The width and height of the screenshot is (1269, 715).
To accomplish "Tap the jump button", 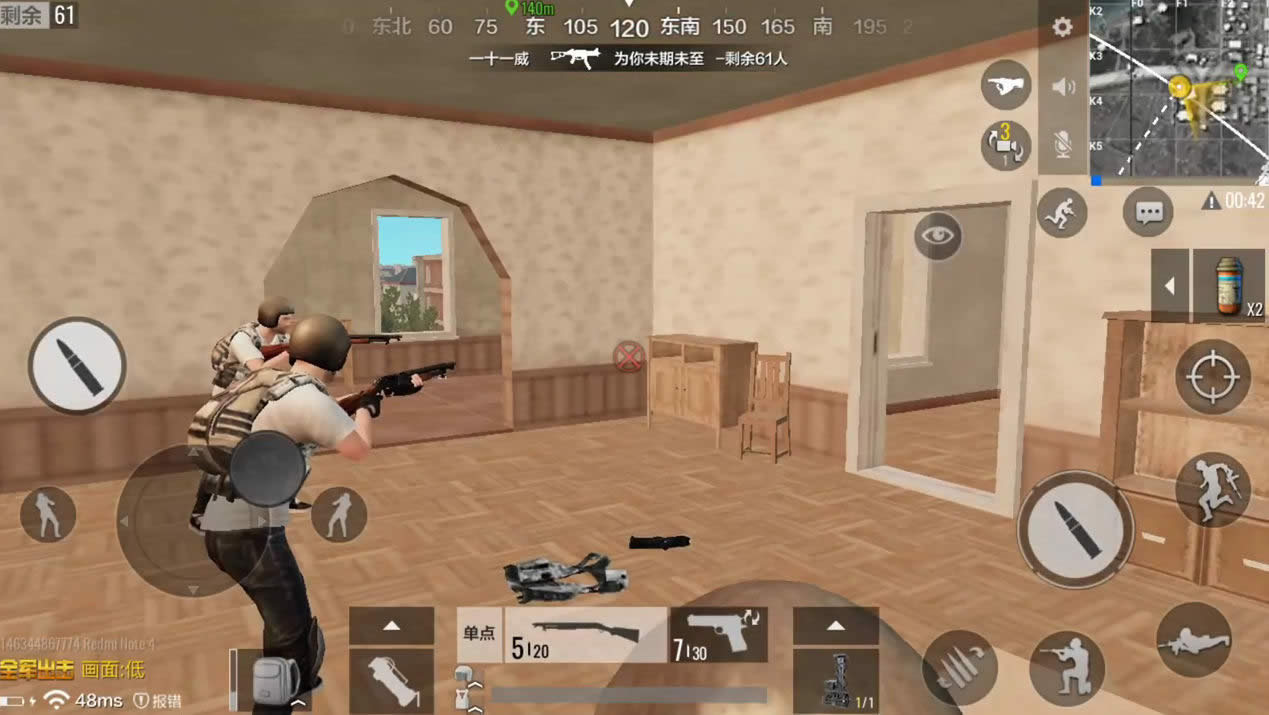I will coord(1213,489).
